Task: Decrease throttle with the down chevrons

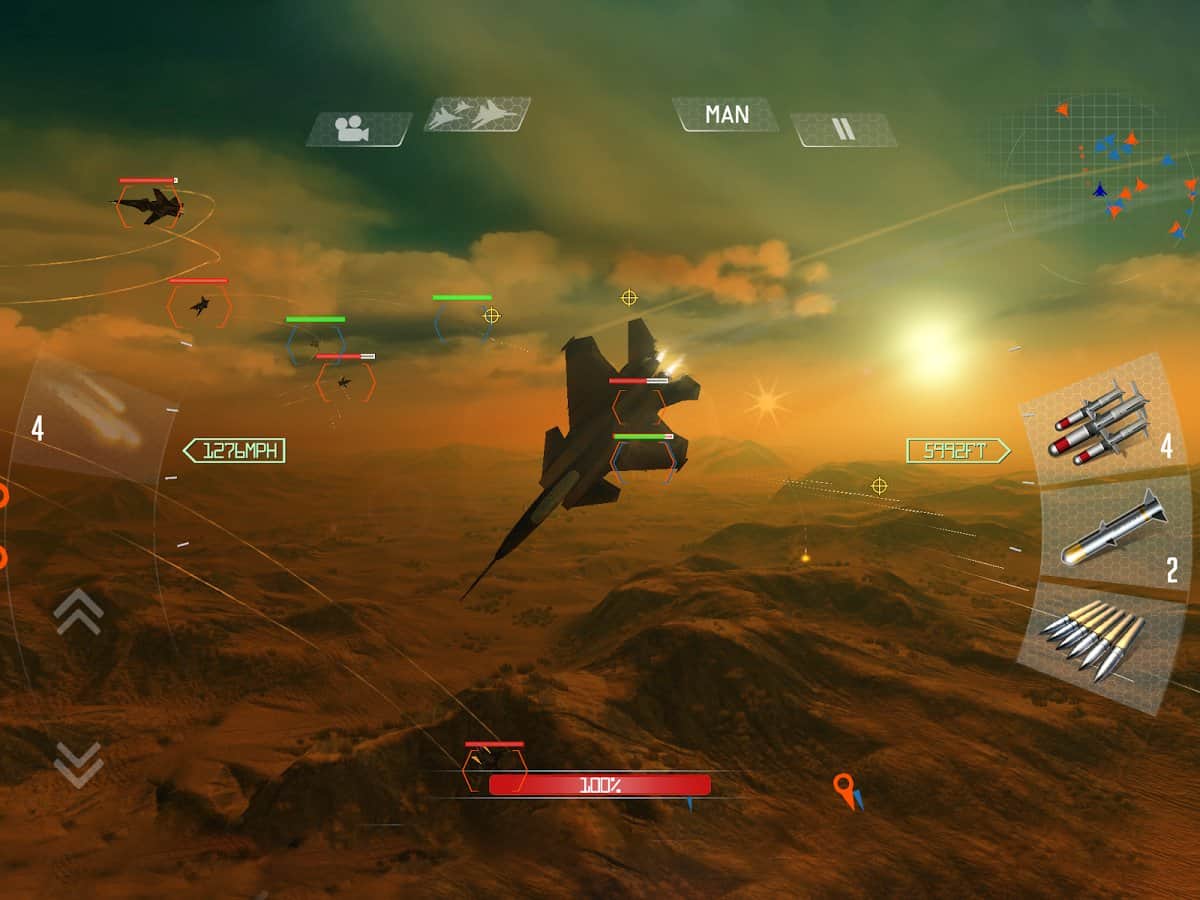Action: point(78,763)
